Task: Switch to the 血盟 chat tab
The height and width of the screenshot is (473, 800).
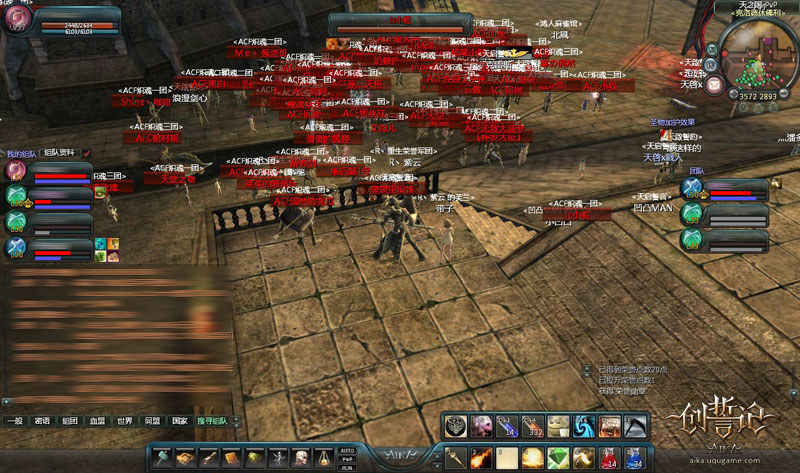Action: (97, 421)
